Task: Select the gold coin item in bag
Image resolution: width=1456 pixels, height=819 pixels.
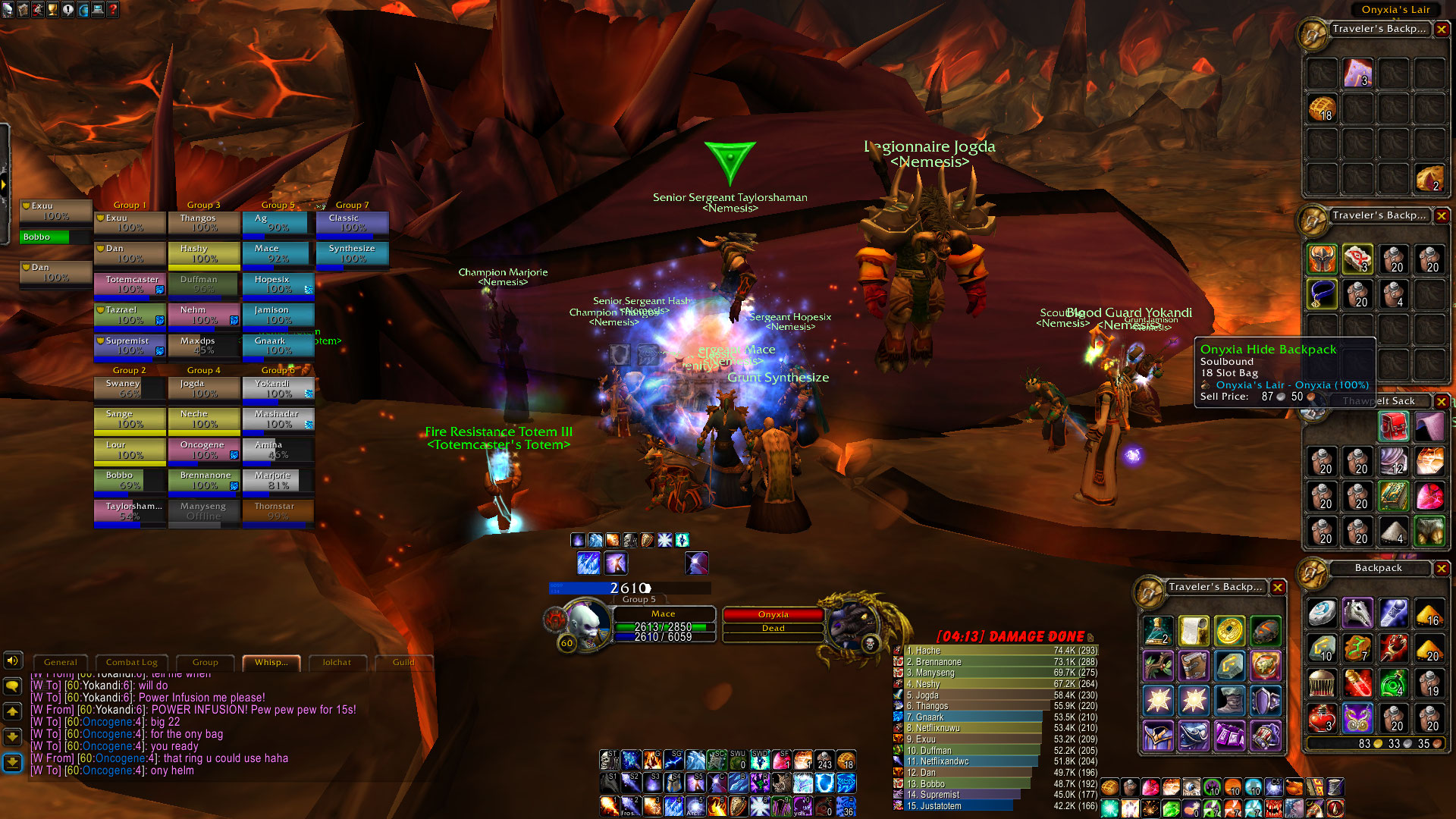Action: pyautogui.click(x=1229, y=631)
